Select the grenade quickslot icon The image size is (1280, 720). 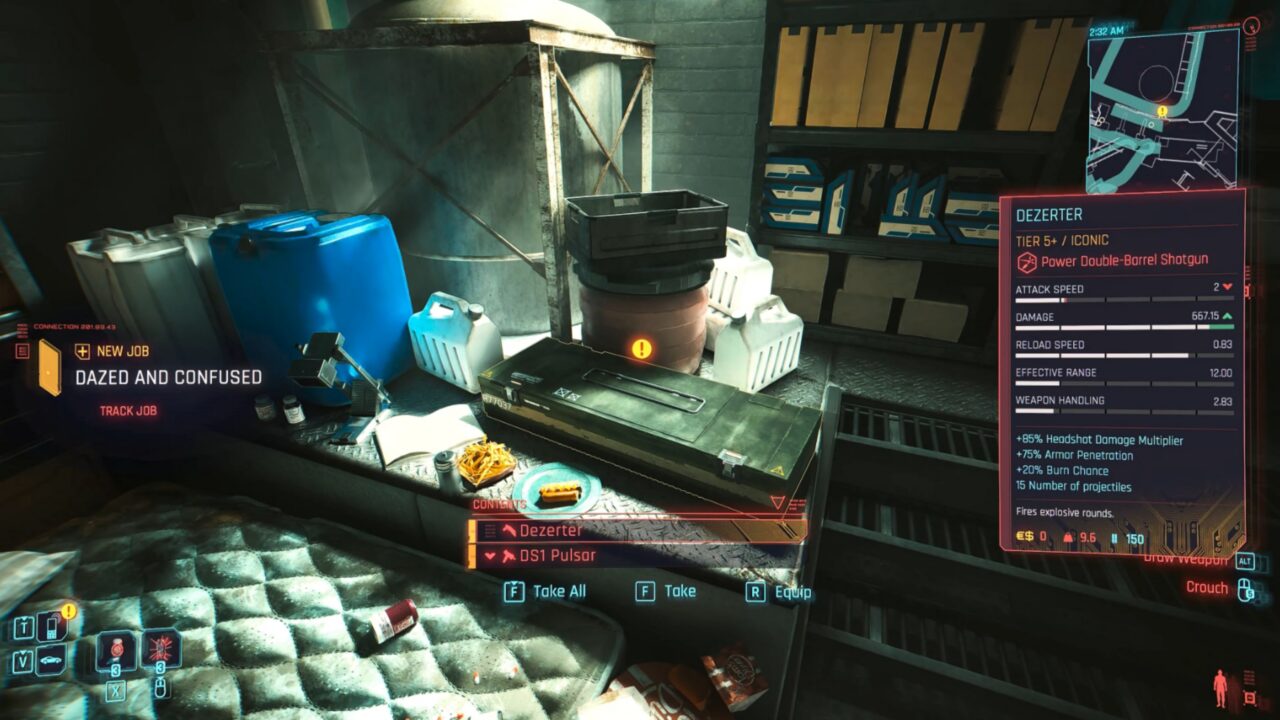pyautogui.click(x=162, y=650)
